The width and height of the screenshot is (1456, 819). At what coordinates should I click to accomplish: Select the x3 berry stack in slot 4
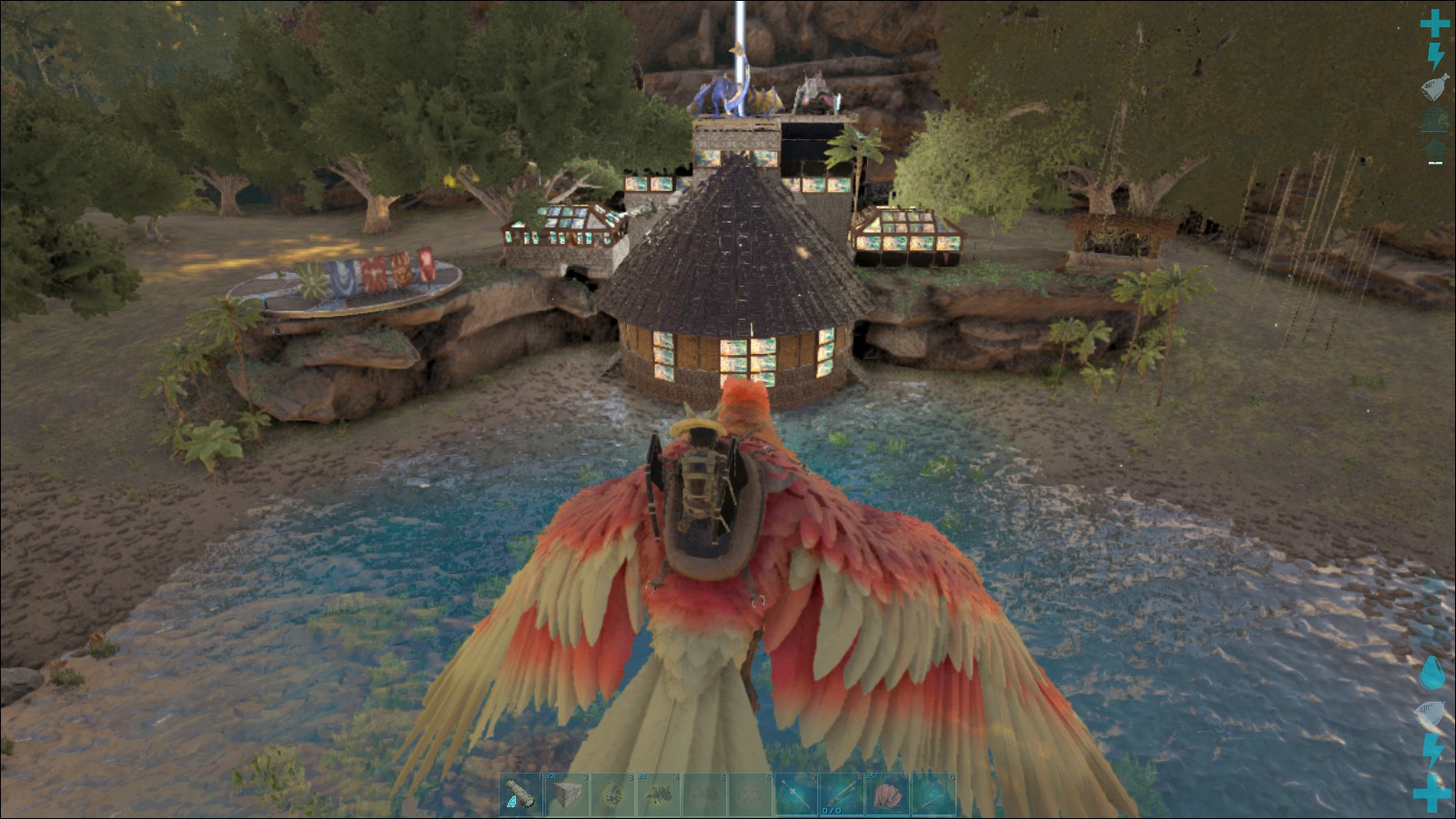tap(659, 794)
